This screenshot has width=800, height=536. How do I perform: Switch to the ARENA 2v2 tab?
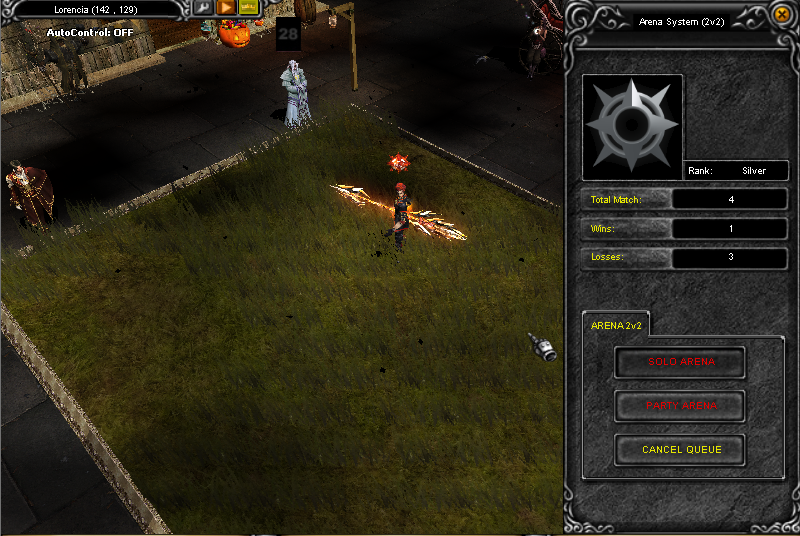point(616,325)
